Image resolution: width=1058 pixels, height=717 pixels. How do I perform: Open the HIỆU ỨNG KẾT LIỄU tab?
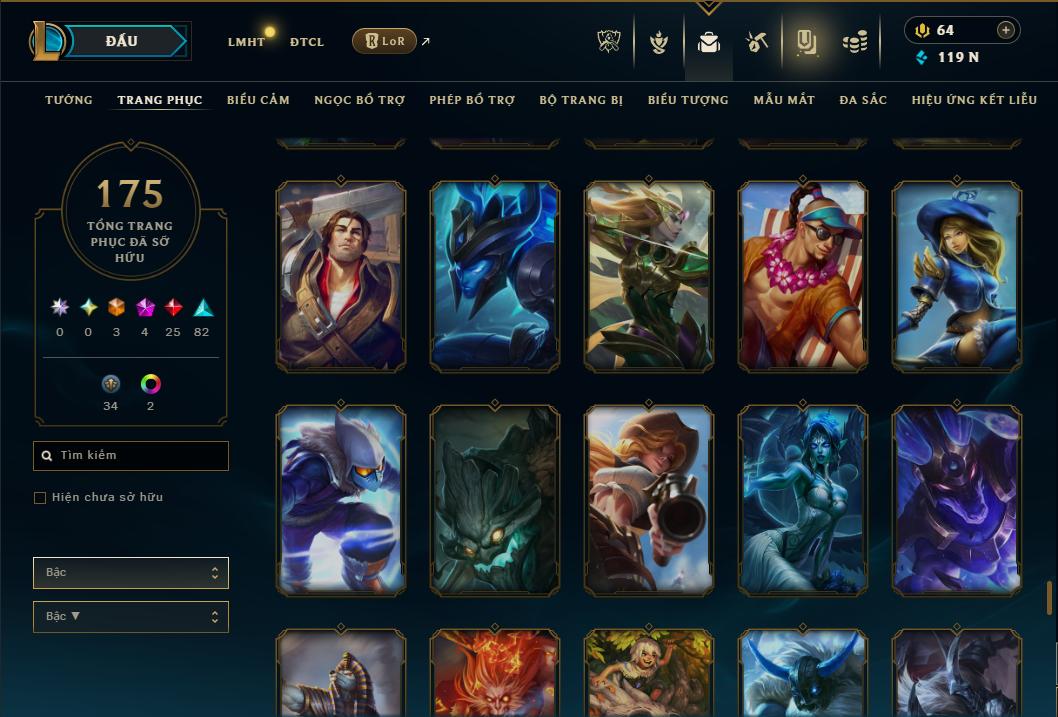974,100
